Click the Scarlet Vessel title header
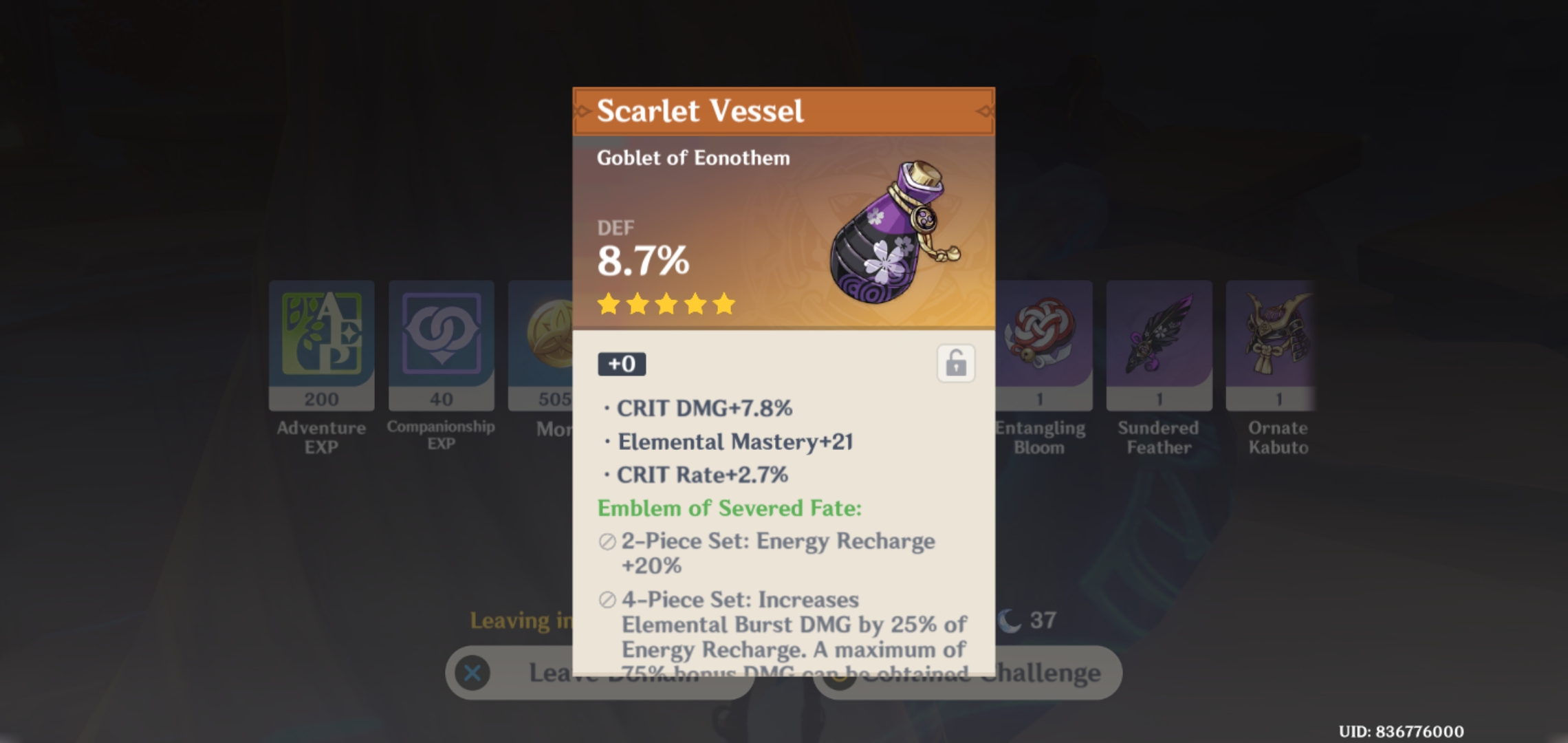The image size is (1568, 743). click(x=700, y=109)
